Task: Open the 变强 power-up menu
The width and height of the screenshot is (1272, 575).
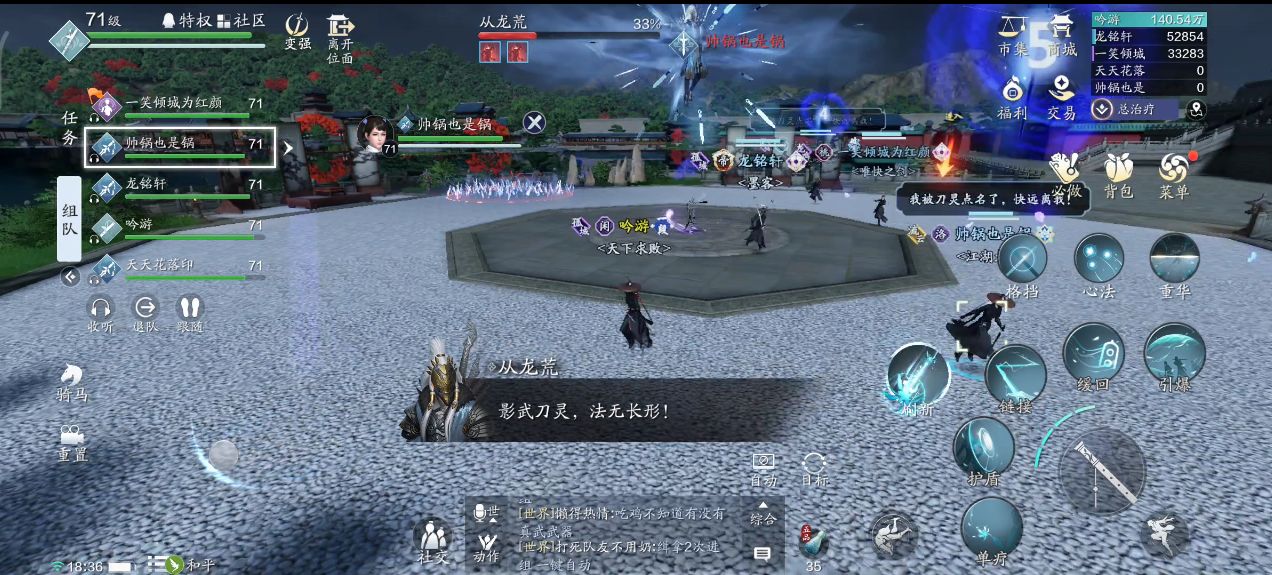Action: 297,30
